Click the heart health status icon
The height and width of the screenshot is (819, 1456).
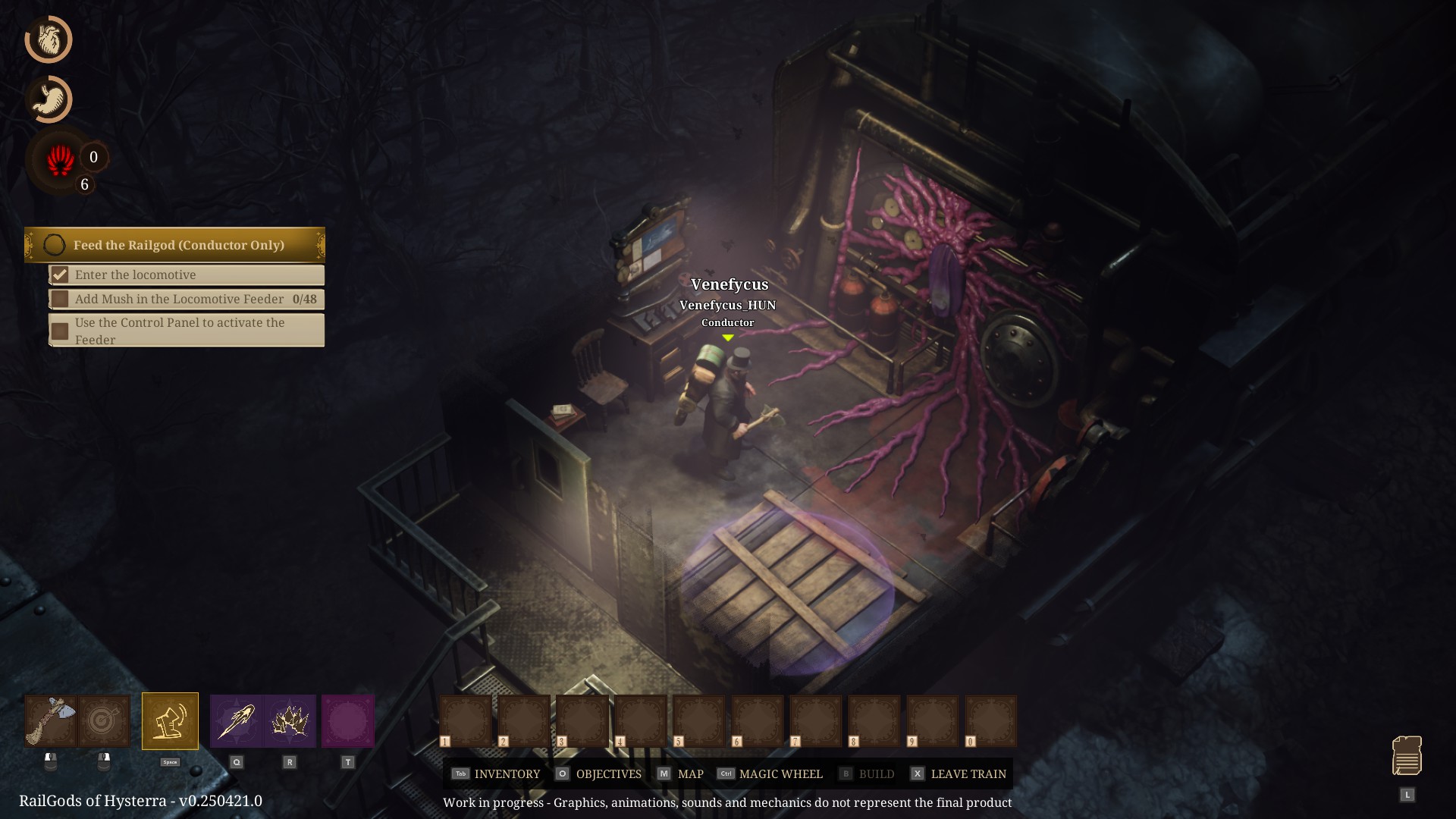(49, 39)
